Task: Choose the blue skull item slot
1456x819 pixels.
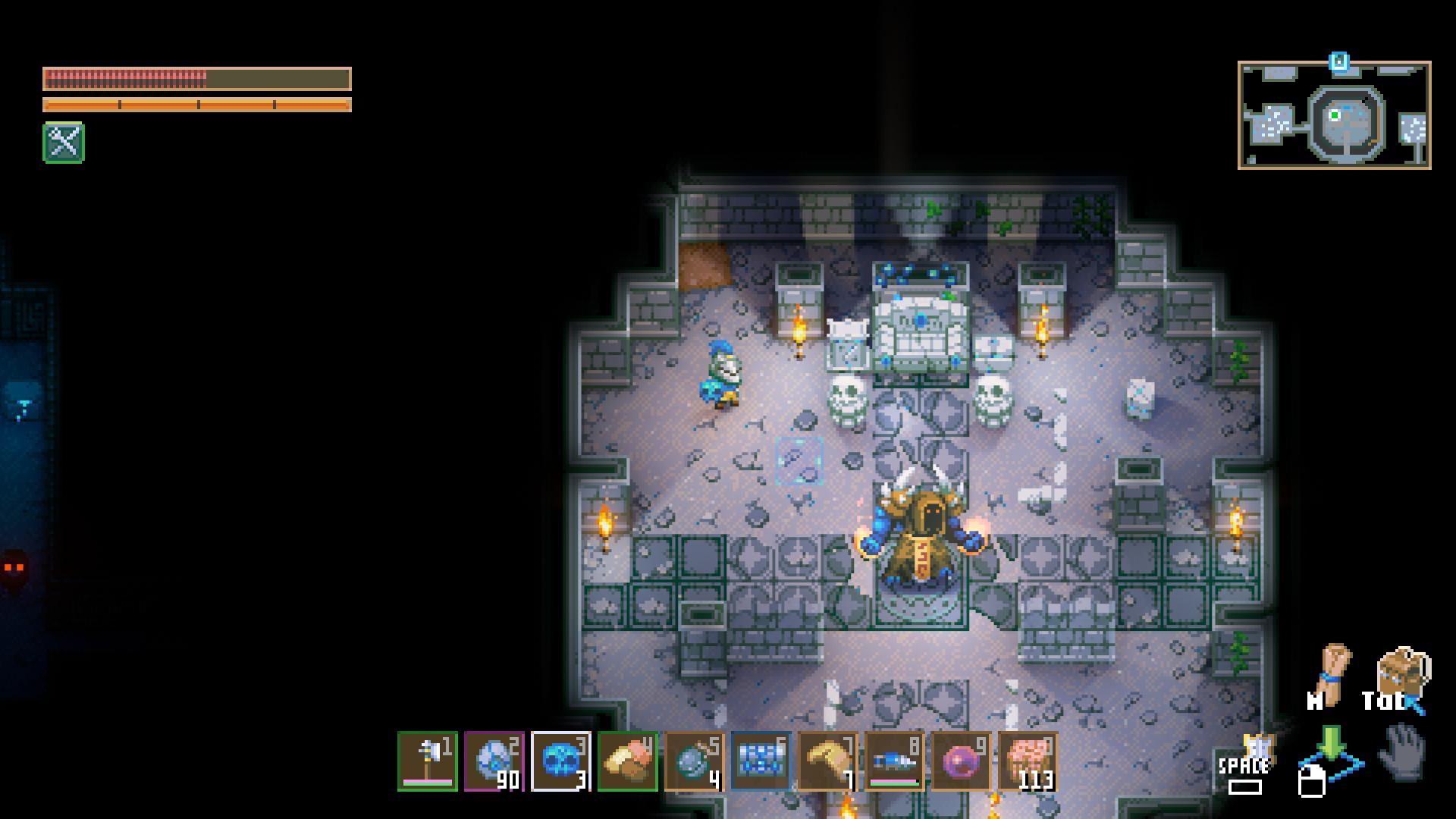Action: click(x=561, y=761)
